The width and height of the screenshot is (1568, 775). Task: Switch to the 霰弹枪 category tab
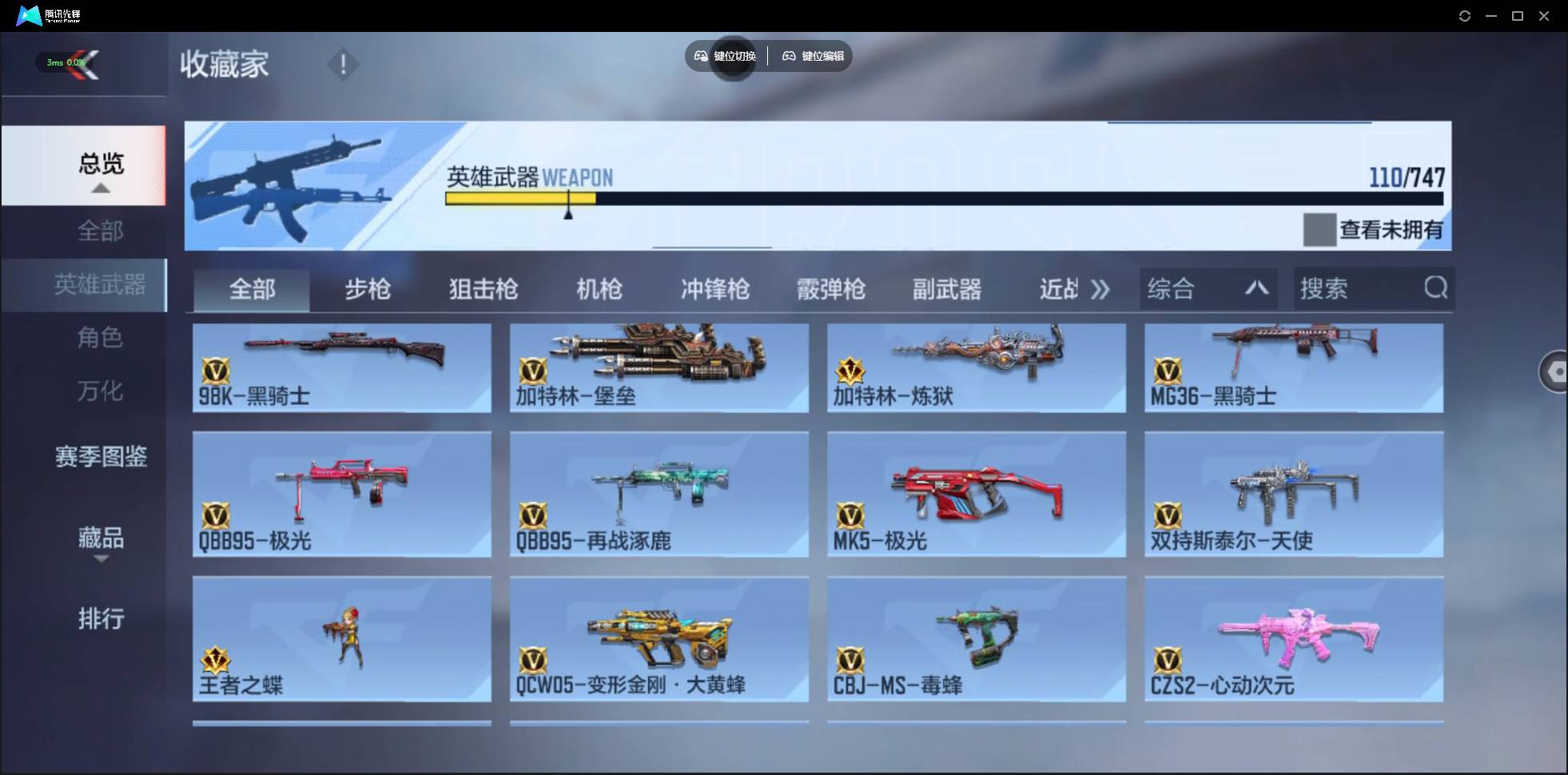(x=831, y=289)
